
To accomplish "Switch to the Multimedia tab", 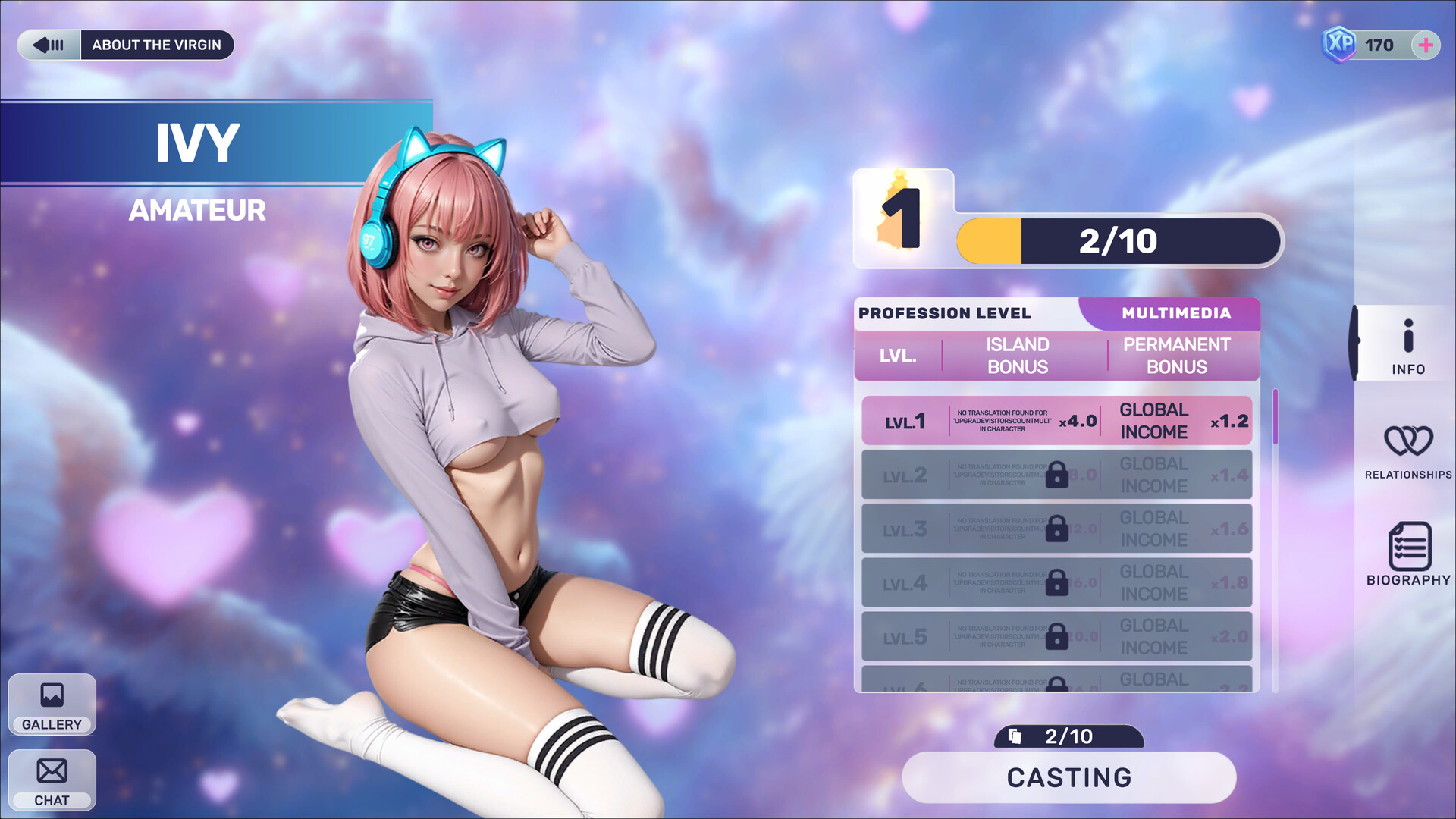I will tap(1175, 313).
